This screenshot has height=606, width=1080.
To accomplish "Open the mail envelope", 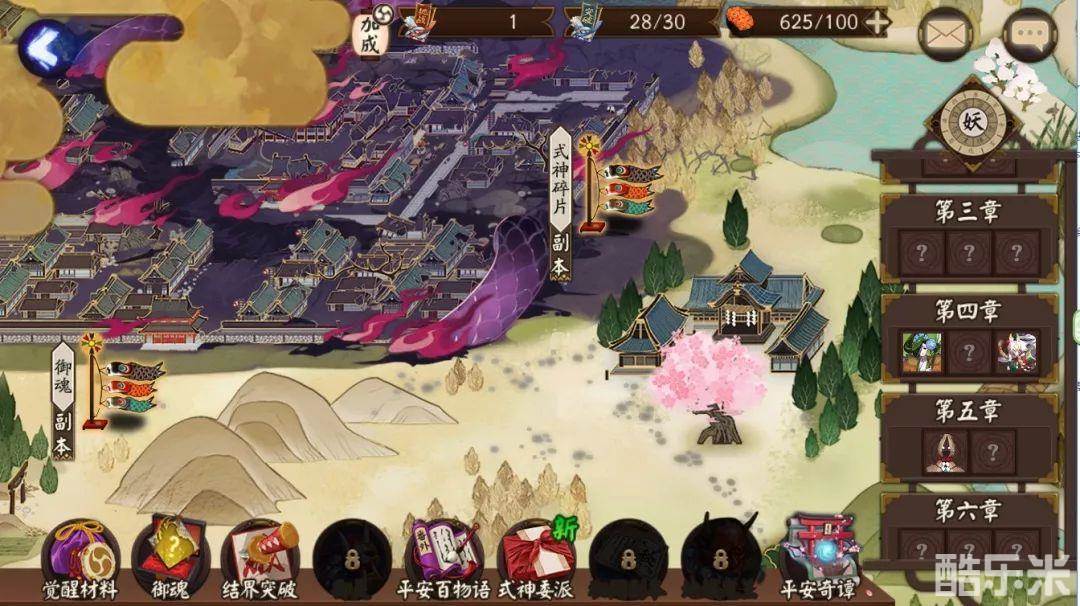I will point(945,35).
